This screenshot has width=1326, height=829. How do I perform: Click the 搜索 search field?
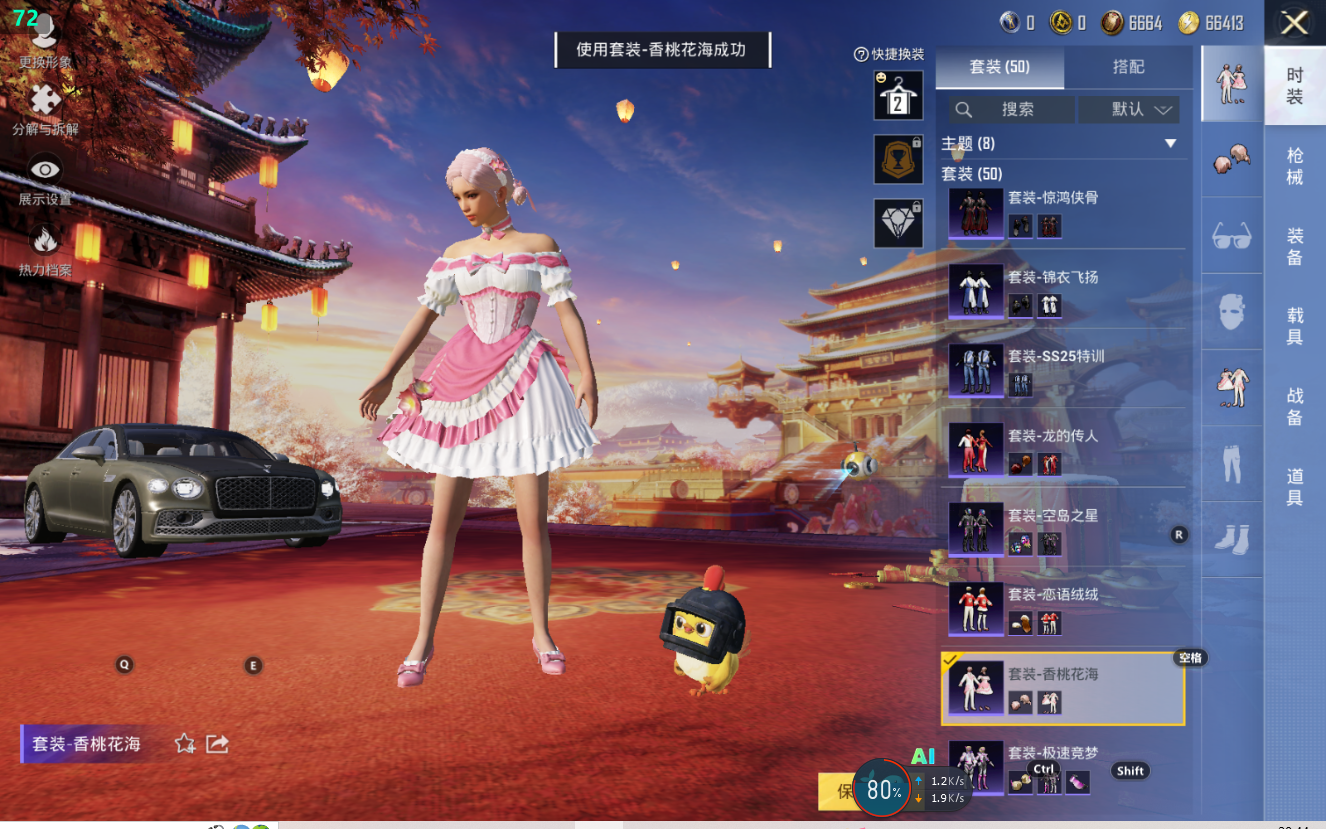(x=1013, y=109)
